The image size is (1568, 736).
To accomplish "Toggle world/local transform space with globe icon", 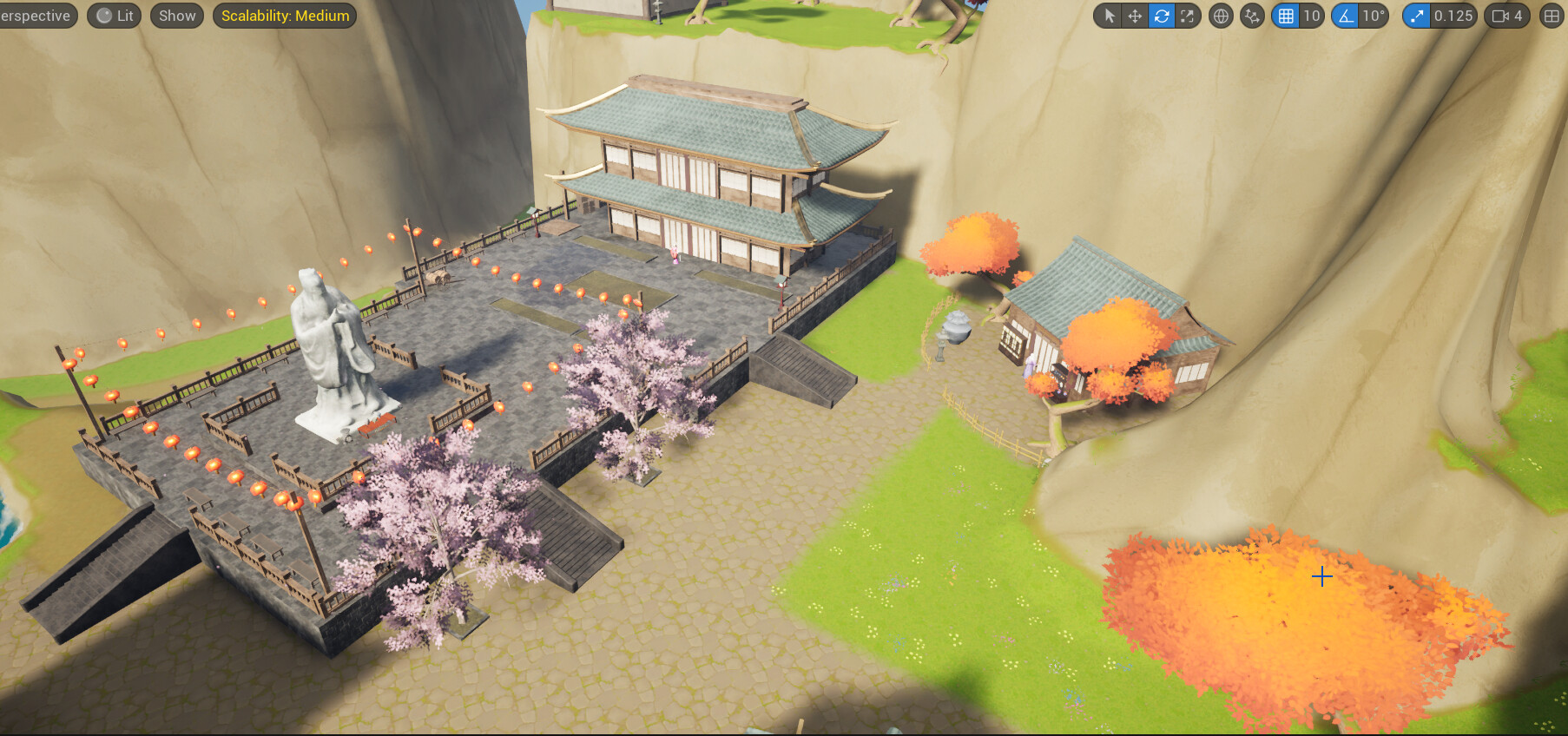I will (1220, 16).
